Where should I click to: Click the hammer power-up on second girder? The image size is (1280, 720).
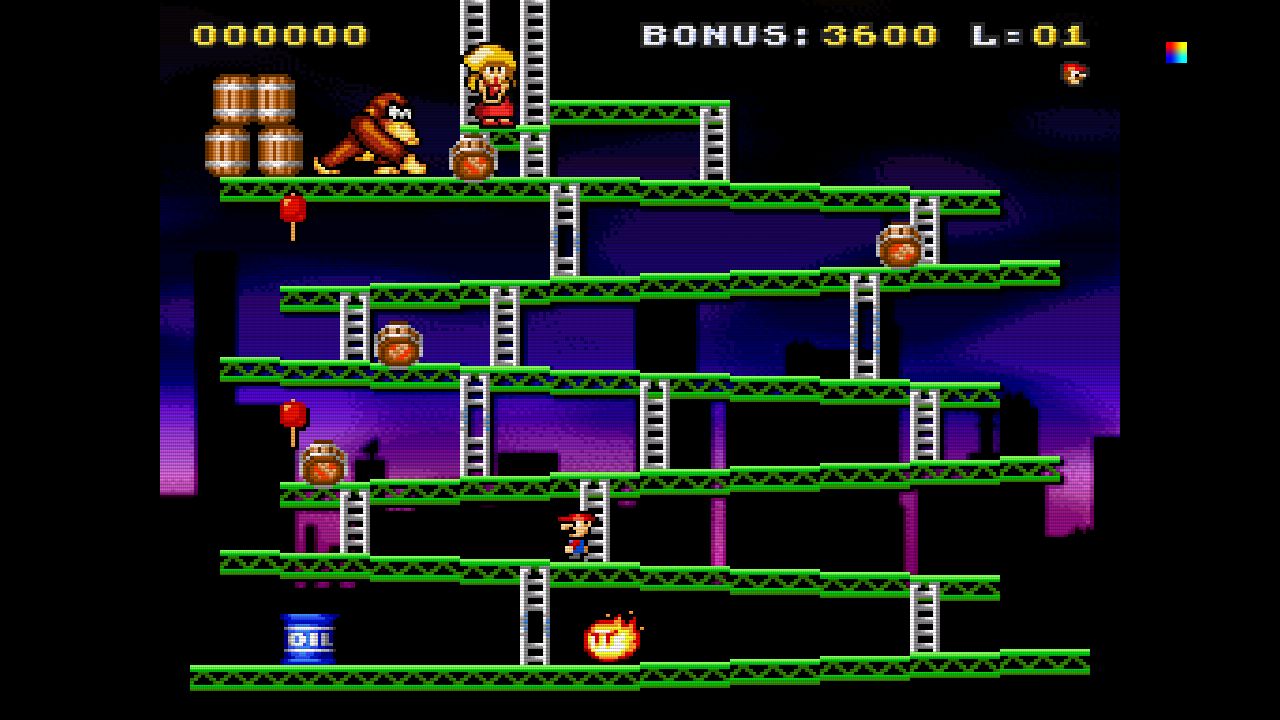point(293,210)
